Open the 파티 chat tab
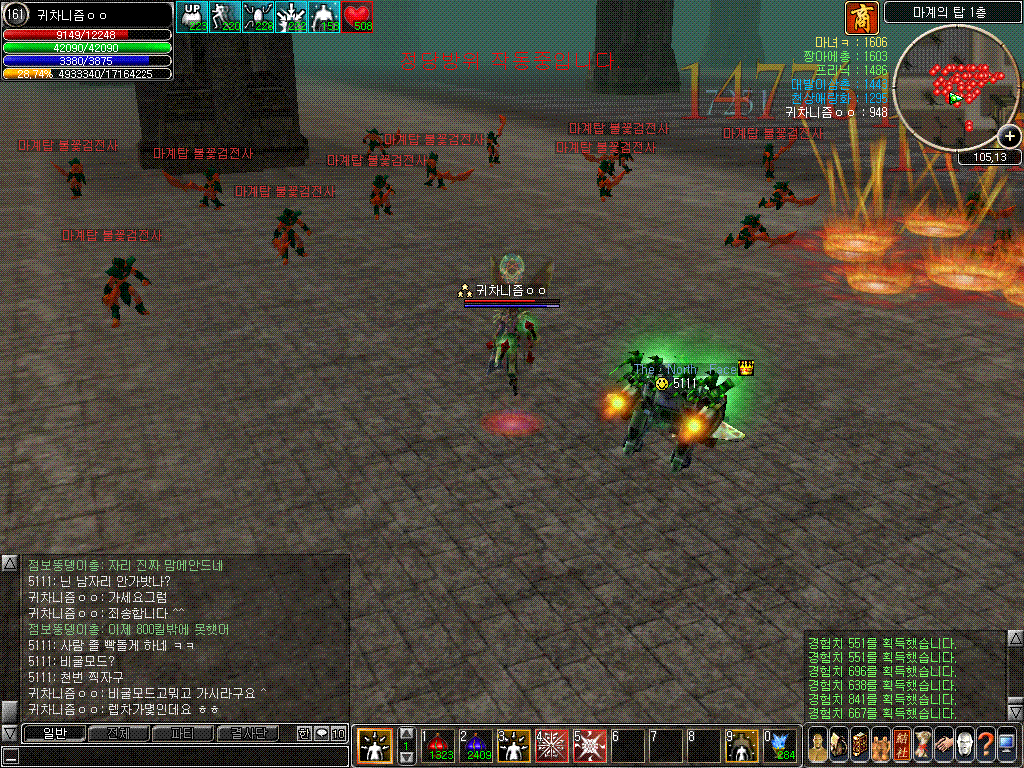 tap(181, 733)
